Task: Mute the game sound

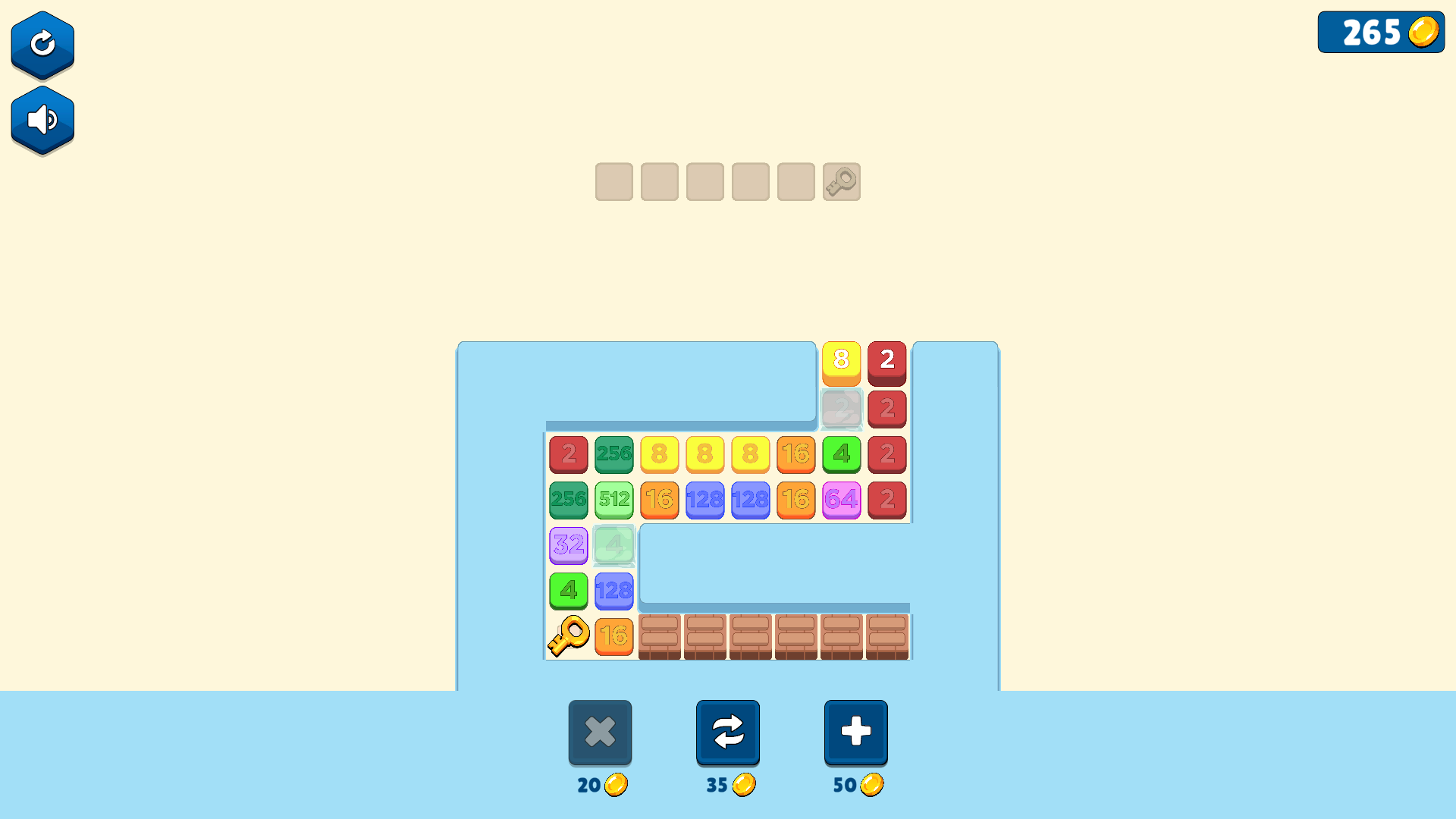Action: click(x=42, y=119)
